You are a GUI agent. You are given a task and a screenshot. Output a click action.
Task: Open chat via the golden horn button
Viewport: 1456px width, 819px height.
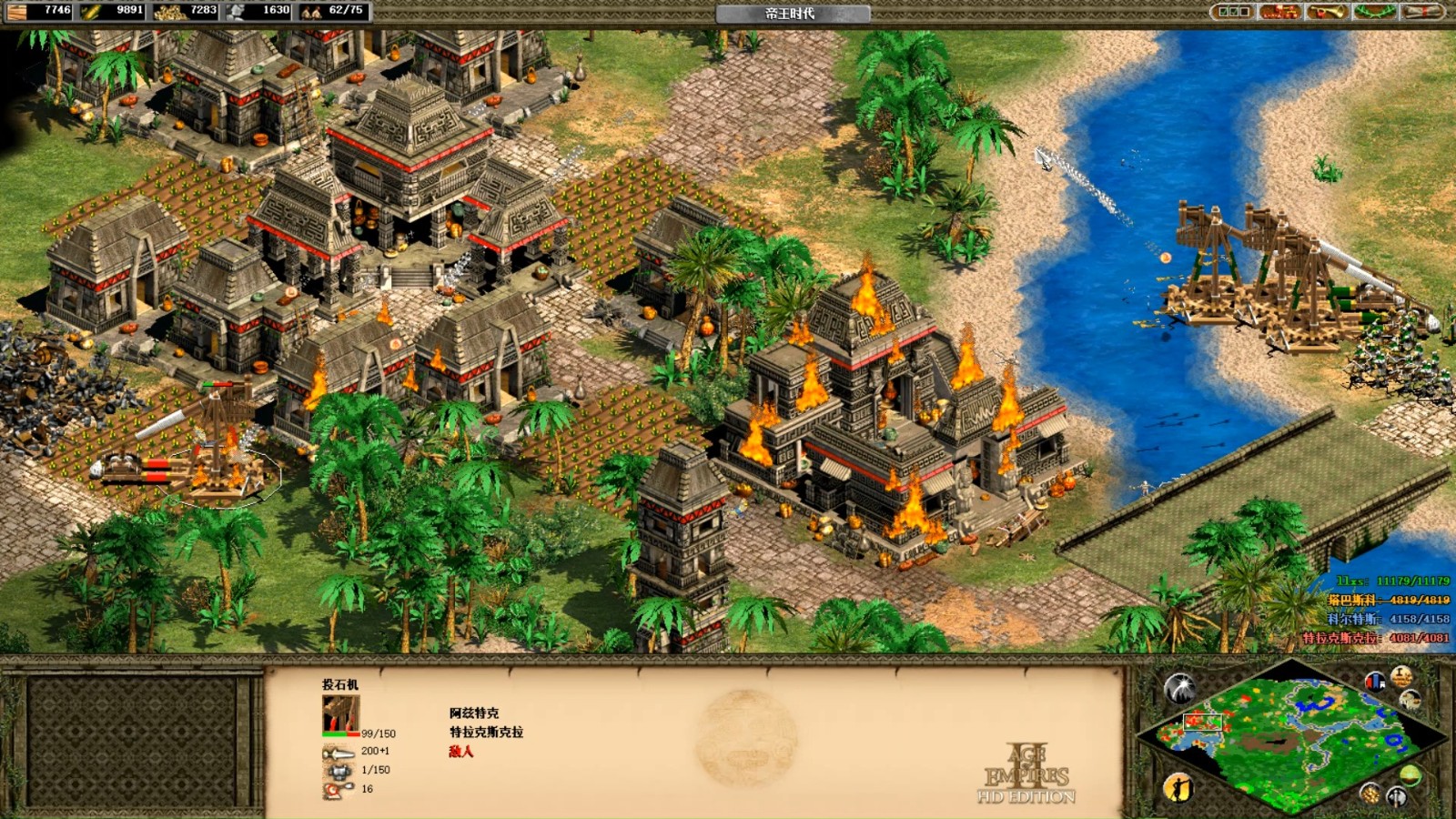pyautogui.click(x=1327, y=12)
